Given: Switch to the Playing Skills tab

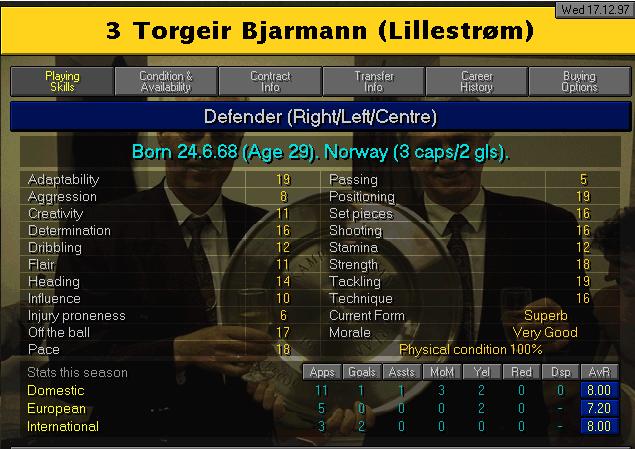Looking at the screenshot, I should [x=62, y=82].
